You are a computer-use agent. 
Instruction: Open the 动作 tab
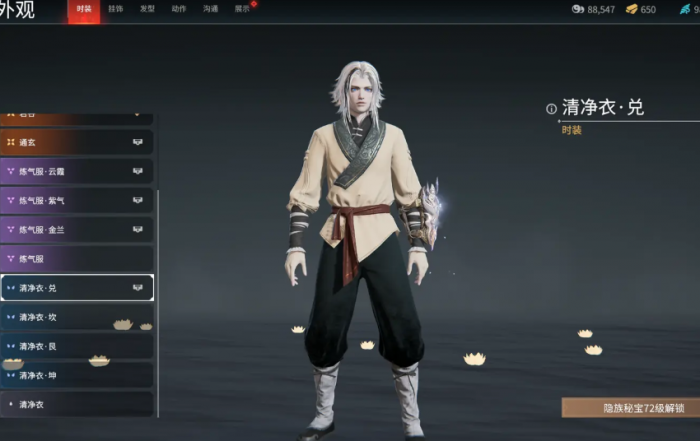[178, 9]
